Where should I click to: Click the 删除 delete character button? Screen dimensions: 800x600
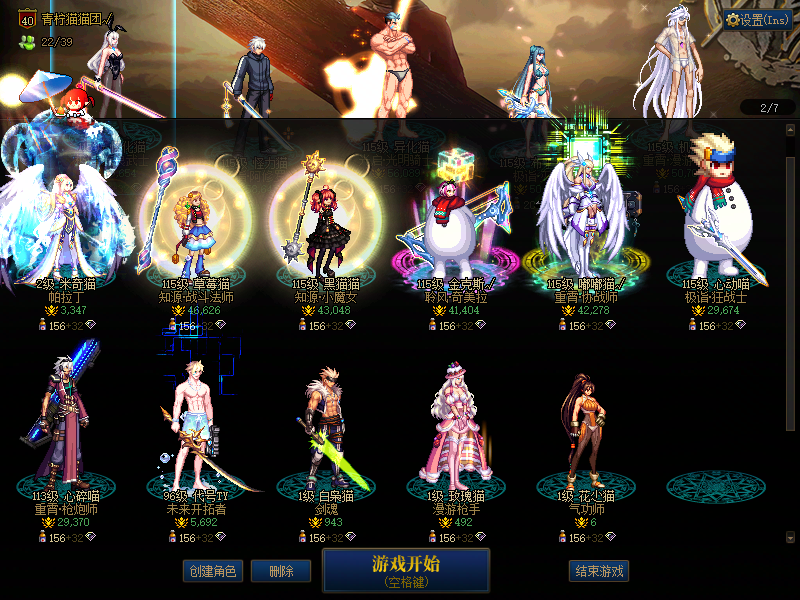tap(281, 571)
